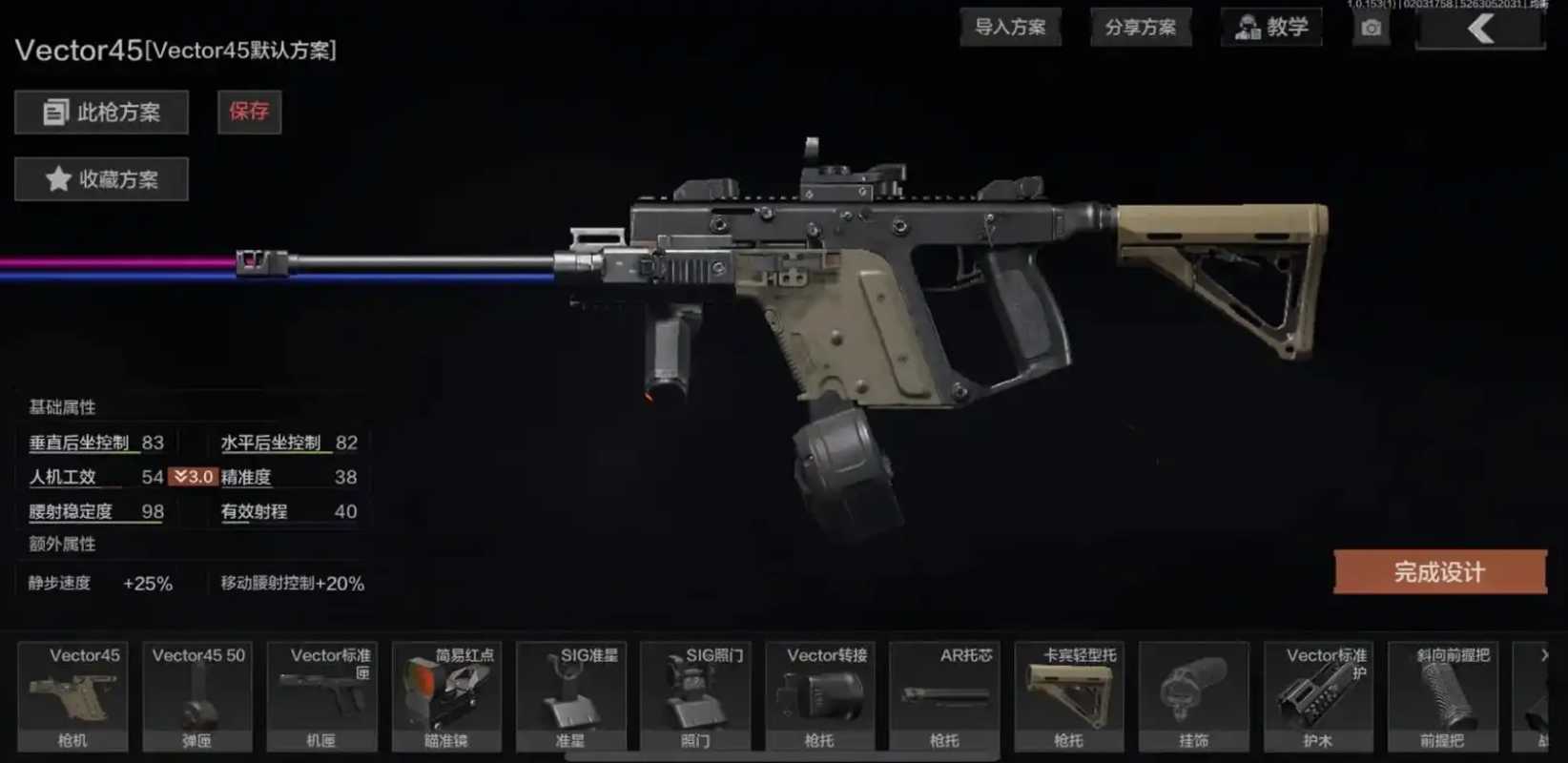
Task: Open the 教学 tutorial
Action: 1271,27
